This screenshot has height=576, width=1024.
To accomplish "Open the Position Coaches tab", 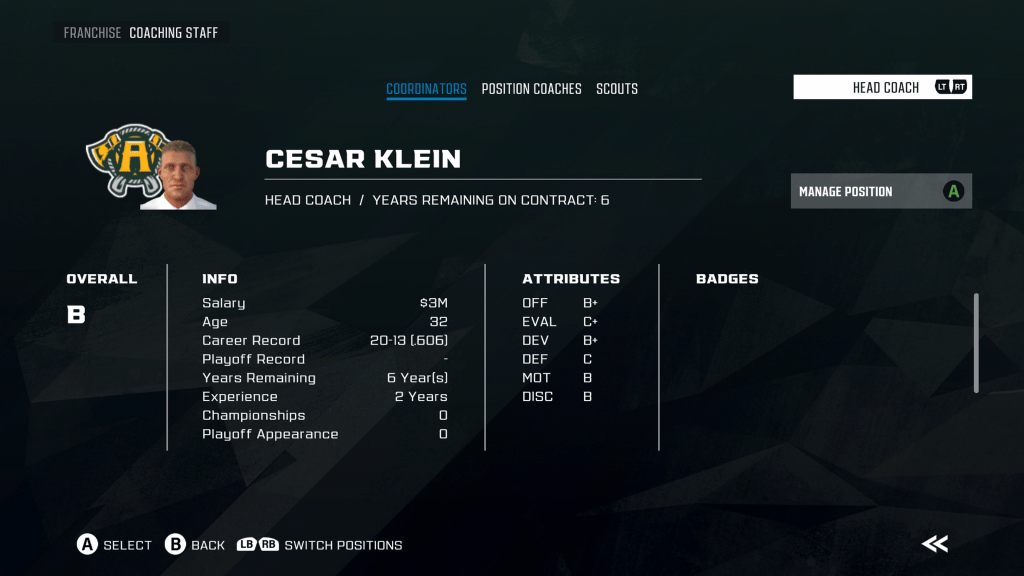I will [x=531, y=89].
